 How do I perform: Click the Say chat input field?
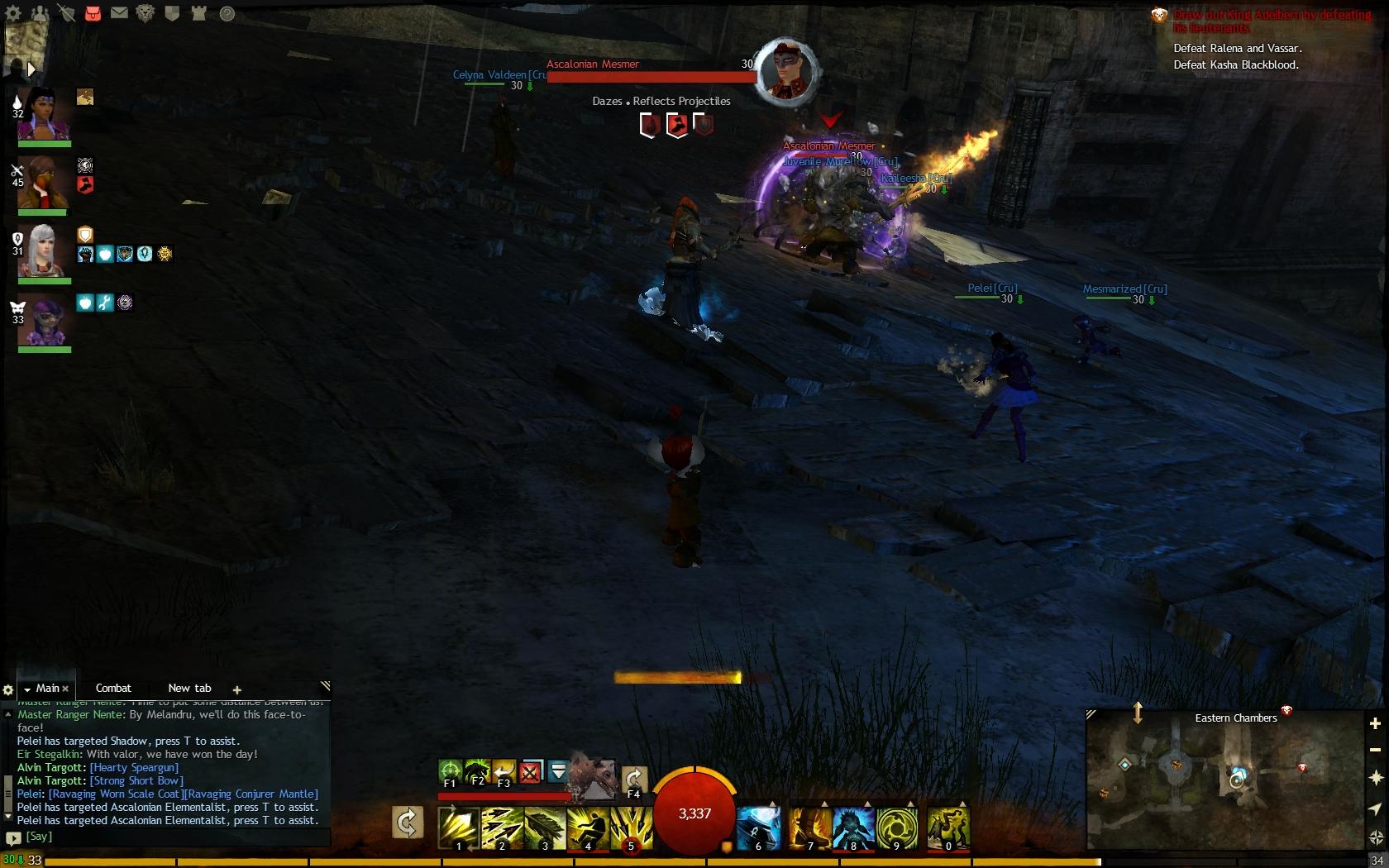165,837
